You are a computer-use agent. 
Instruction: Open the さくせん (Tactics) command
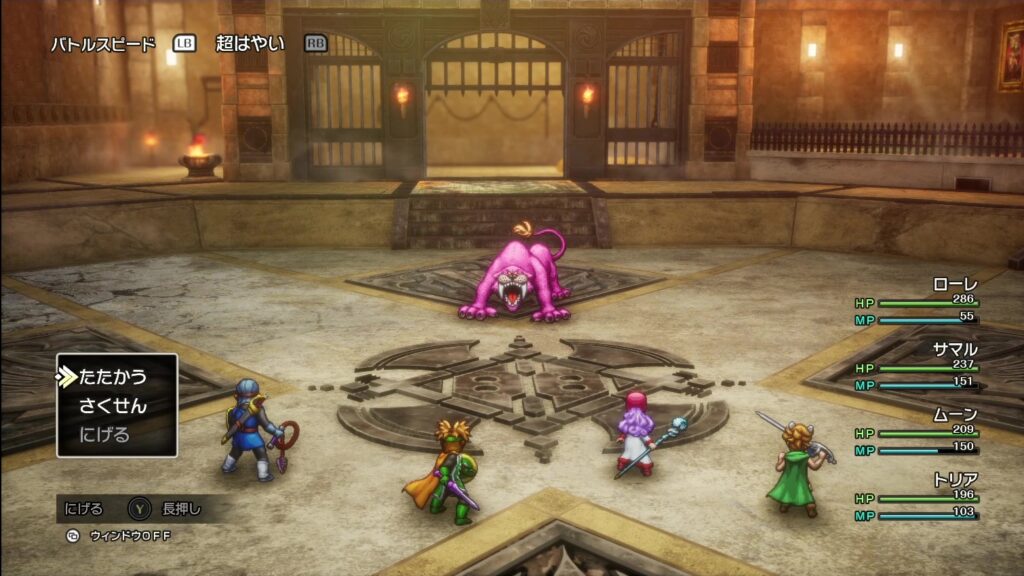click(112, 406)
